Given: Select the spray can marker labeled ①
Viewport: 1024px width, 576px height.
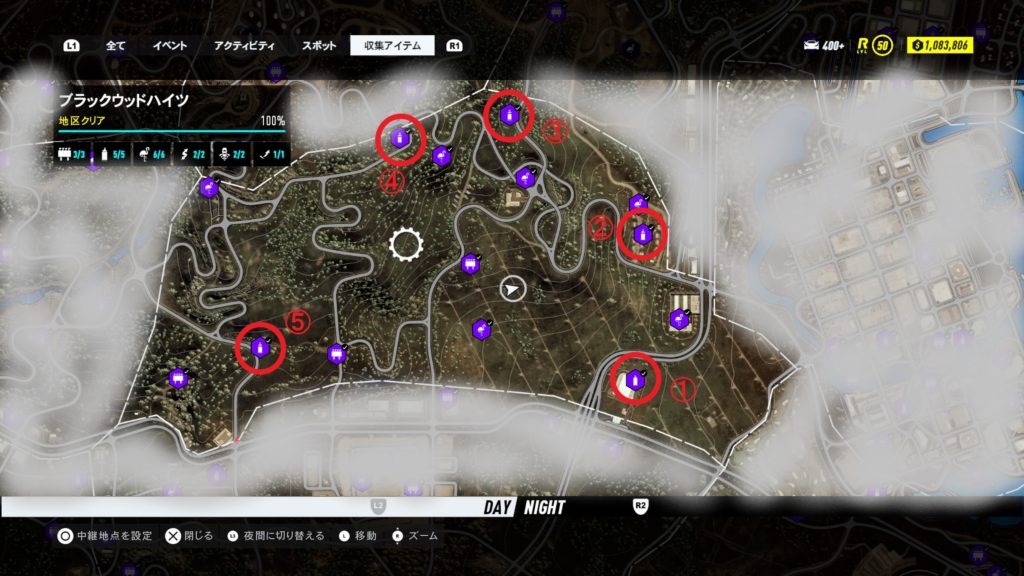Looking at the screenshot, I should pos(635,380).
